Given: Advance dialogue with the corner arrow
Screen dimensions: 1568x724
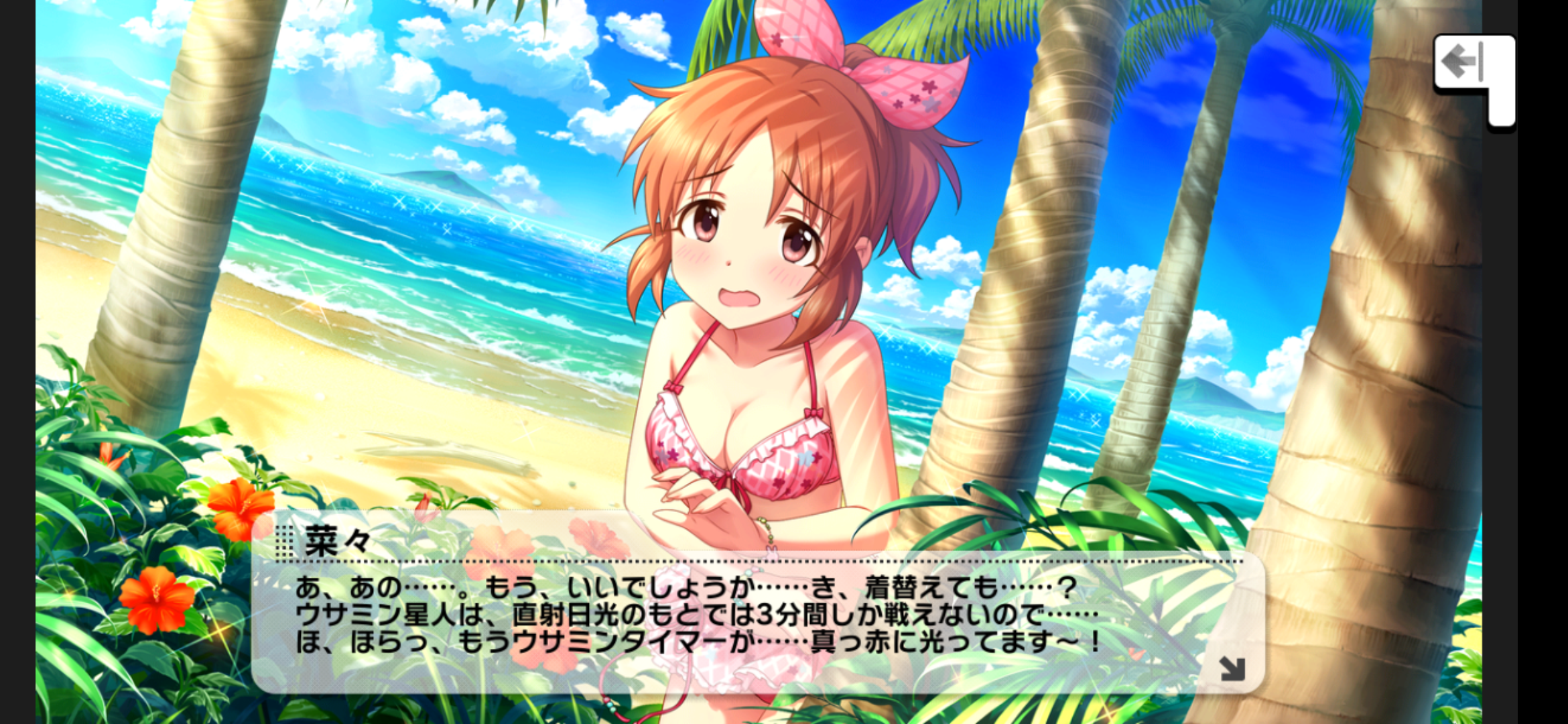Looking at the screenshot, I should pos(1232,668).
